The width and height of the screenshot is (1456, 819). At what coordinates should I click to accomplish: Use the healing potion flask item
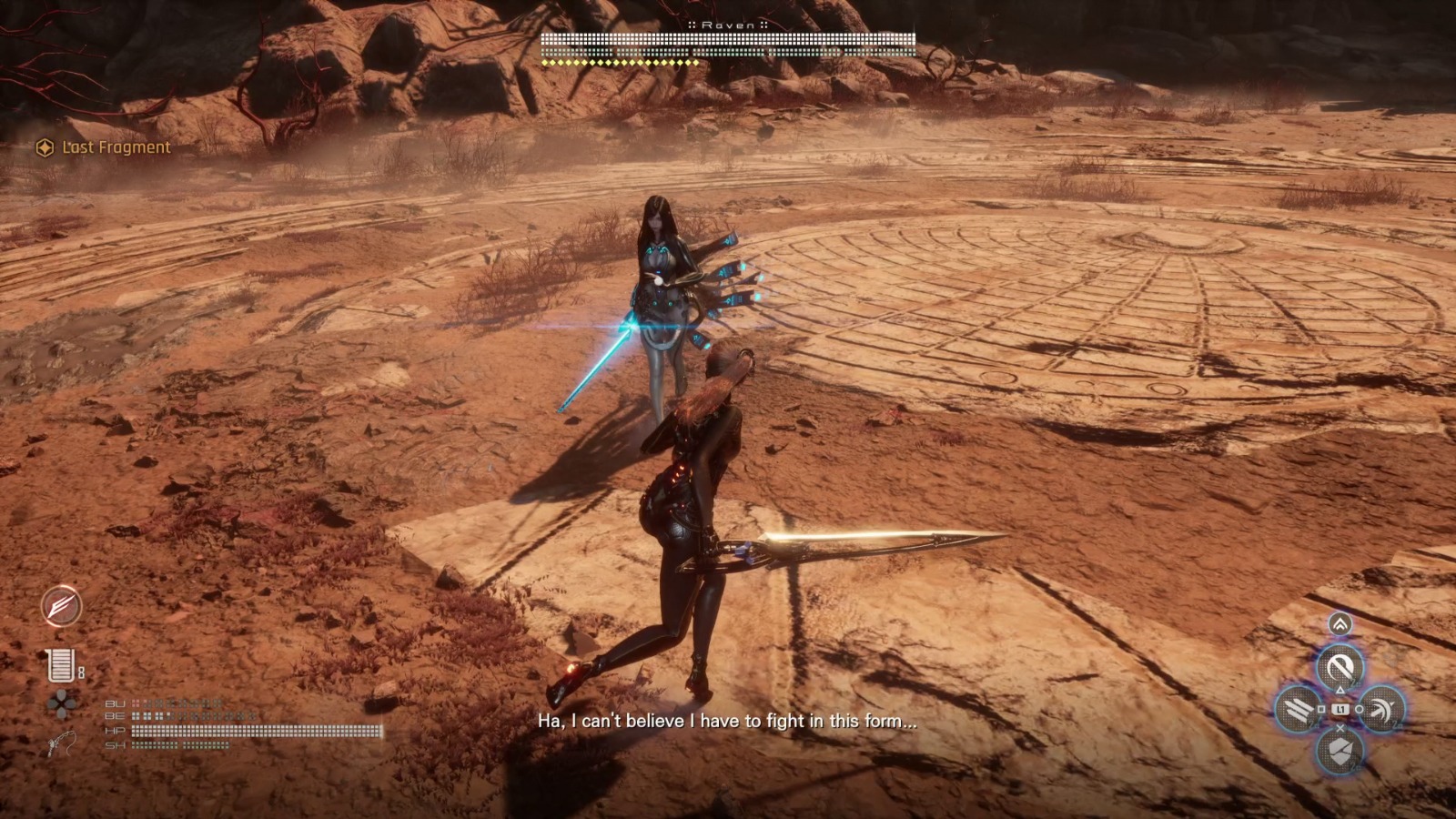pyautogui.click(x=60, y=666)
